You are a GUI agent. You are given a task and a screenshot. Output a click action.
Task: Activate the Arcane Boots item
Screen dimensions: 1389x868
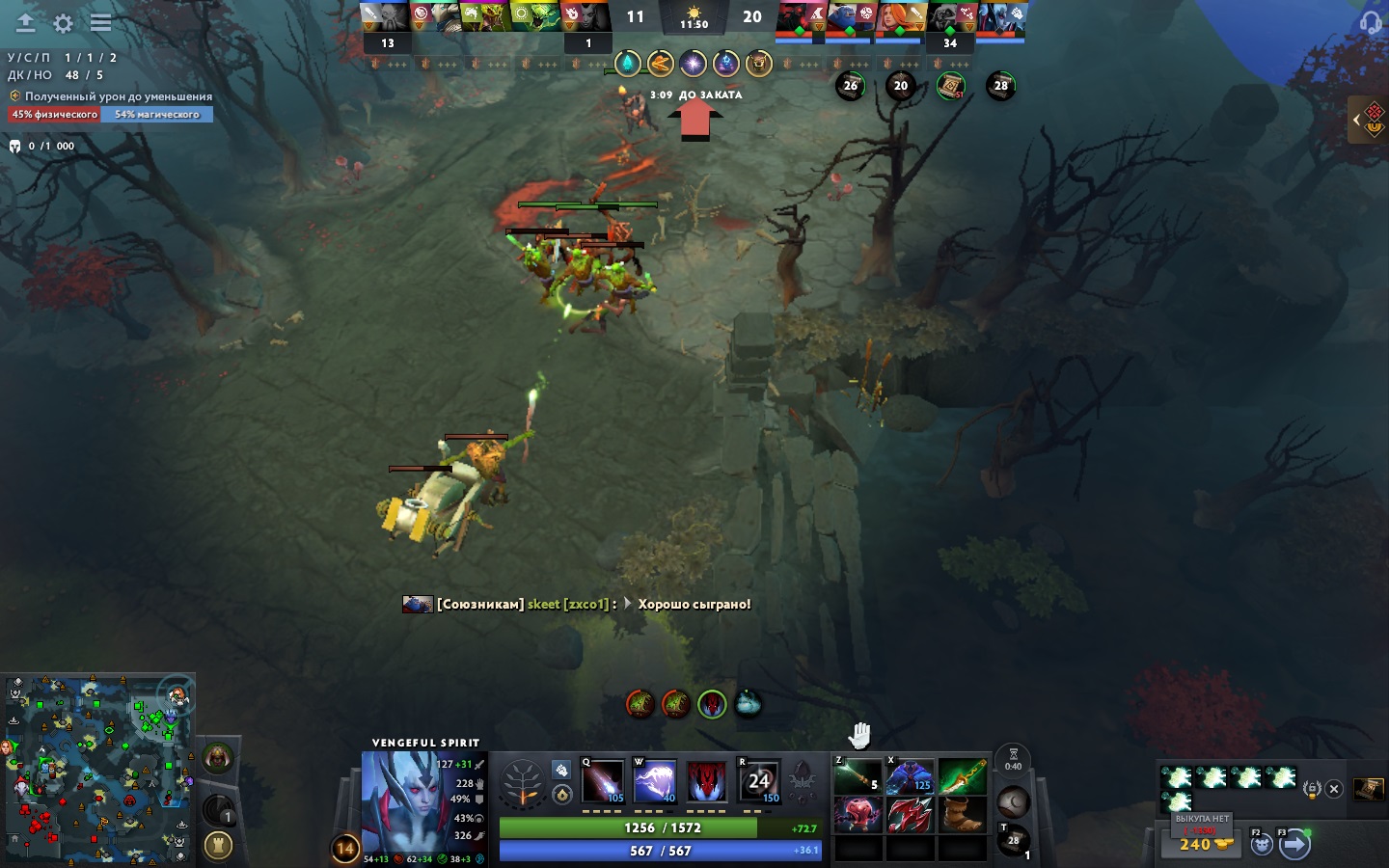pyautogui.click(x=910, y=775)
